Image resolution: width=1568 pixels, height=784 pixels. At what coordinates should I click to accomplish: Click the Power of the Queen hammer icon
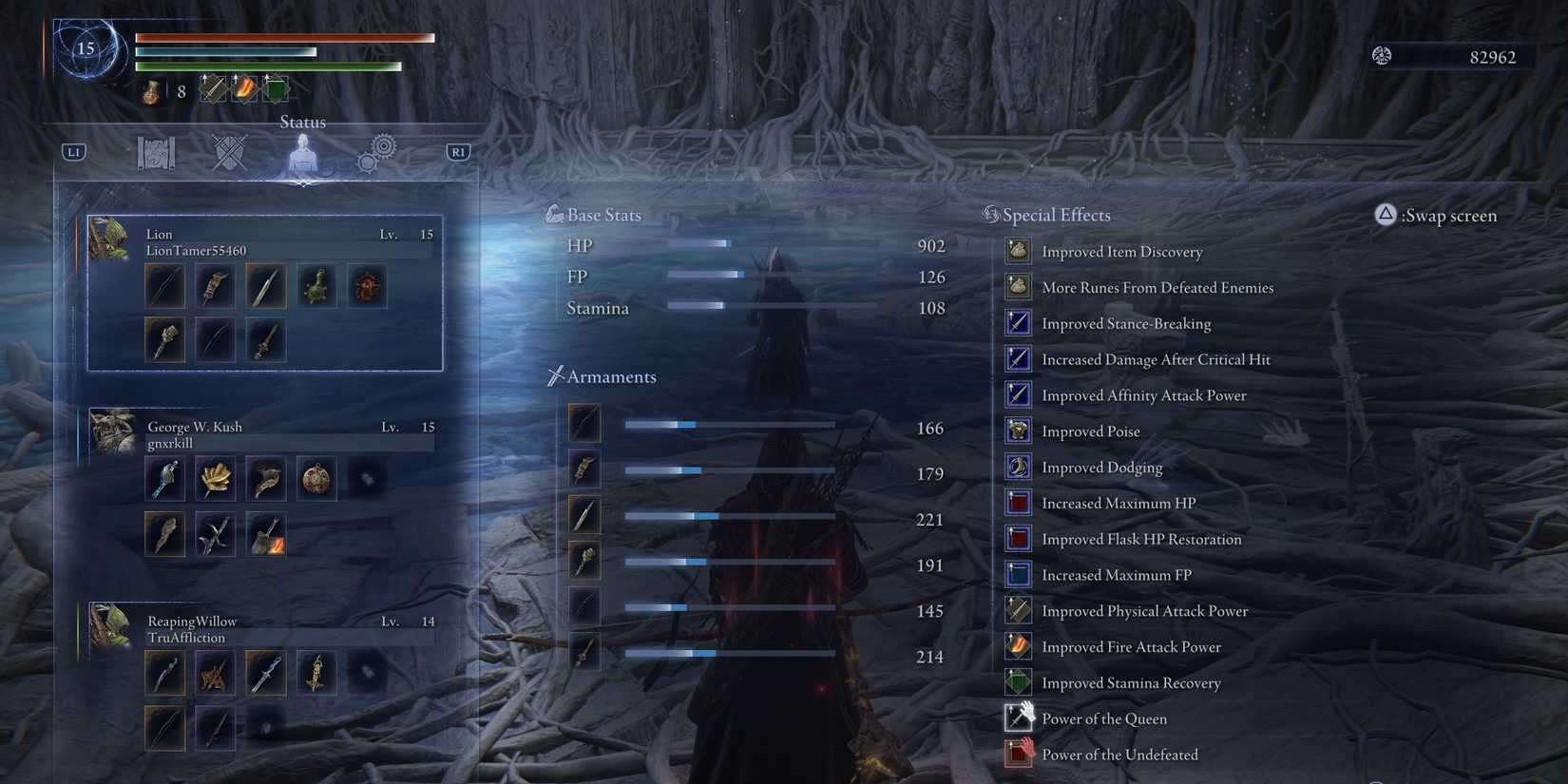(x=1018, y=717)
